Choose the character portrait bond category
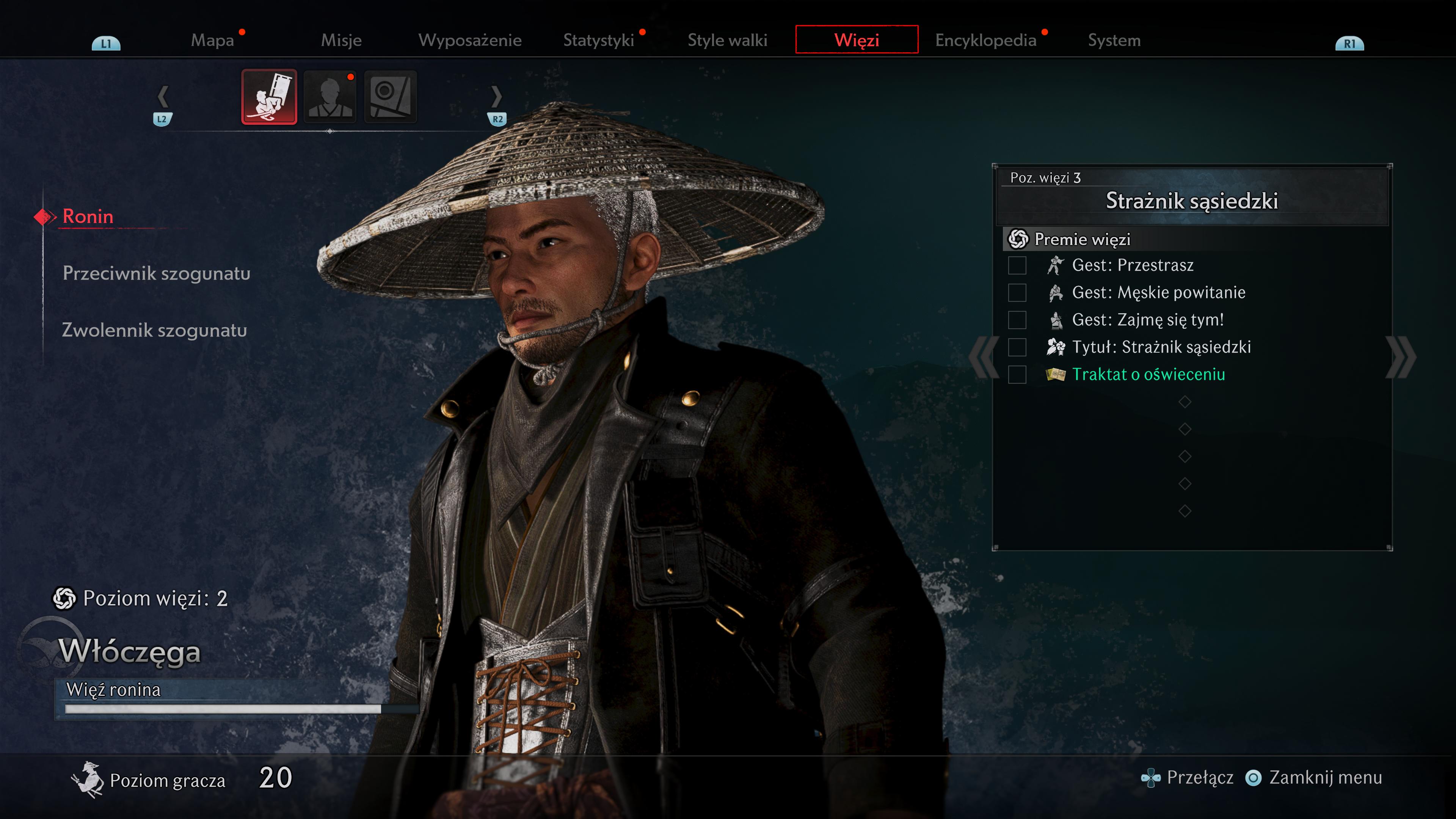Screen dimensions: 1456x819 [x=330, y=97]
